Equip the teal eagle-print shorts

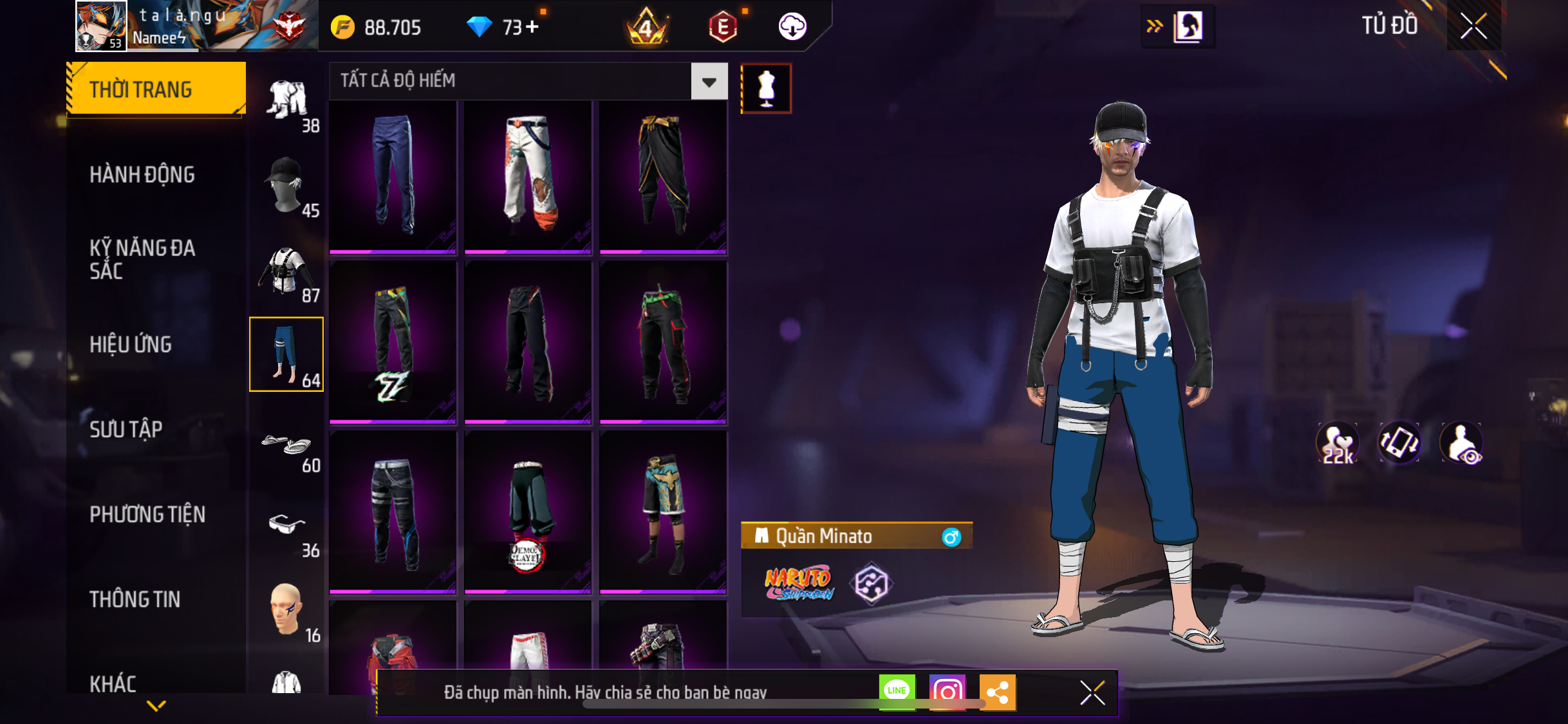663,512
